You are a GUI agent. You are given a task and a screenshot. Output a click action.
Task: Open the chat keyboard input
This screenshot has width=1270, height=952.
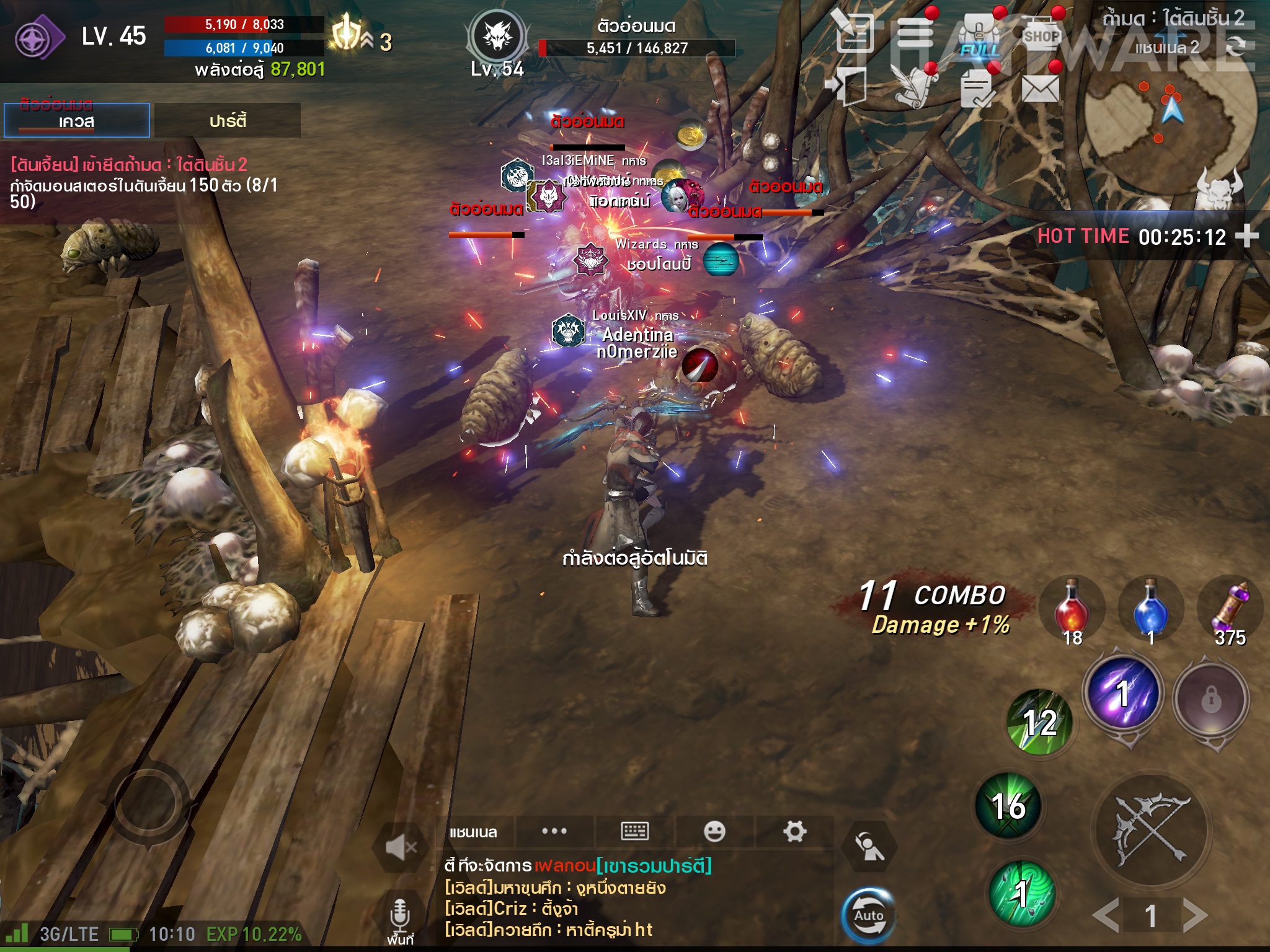[634, 831]
